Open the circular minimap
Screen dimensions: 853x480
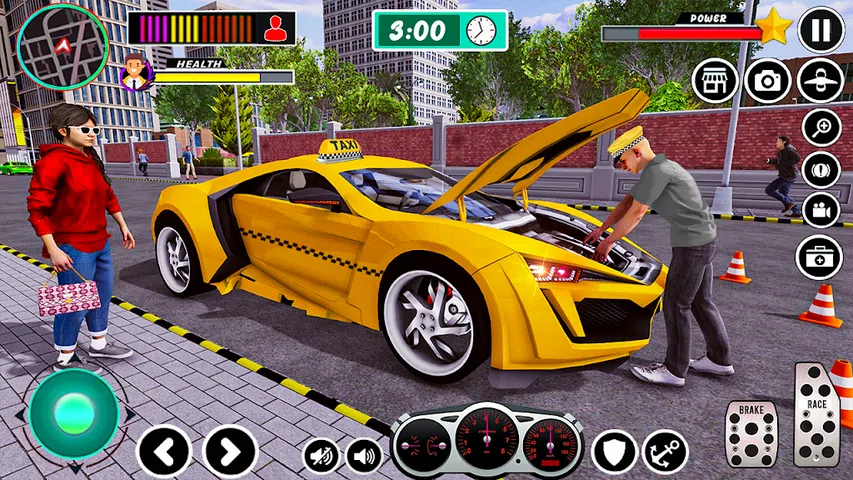[63, 48]
